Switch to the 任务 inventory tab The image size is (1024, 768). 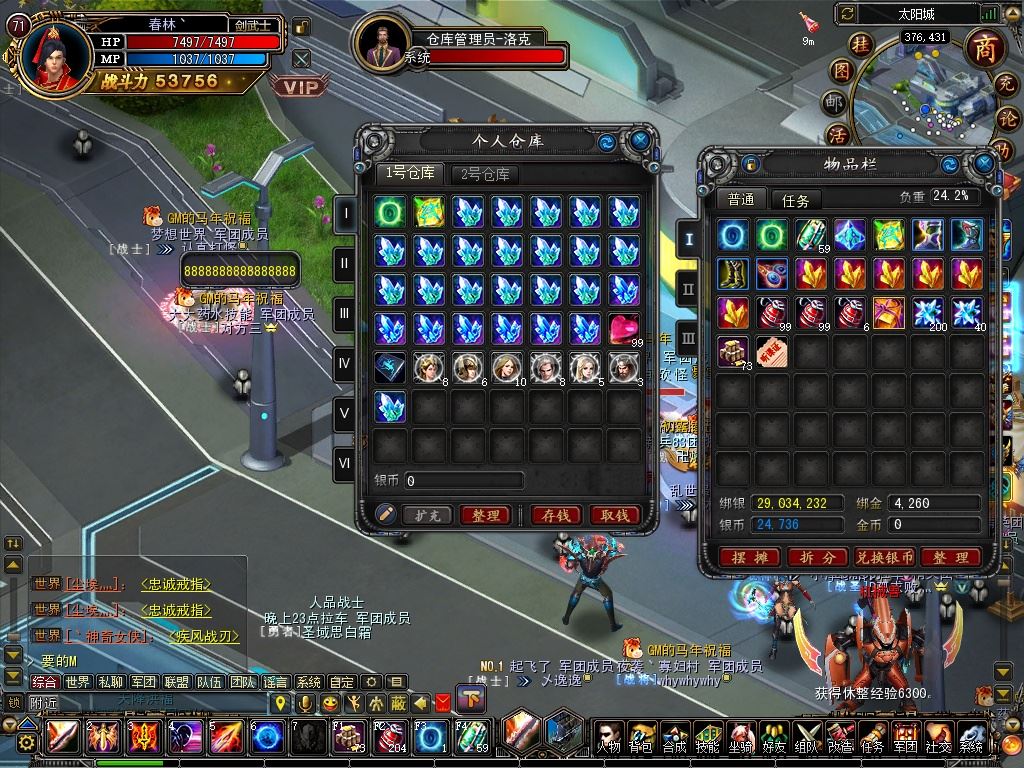click(795, 200)
